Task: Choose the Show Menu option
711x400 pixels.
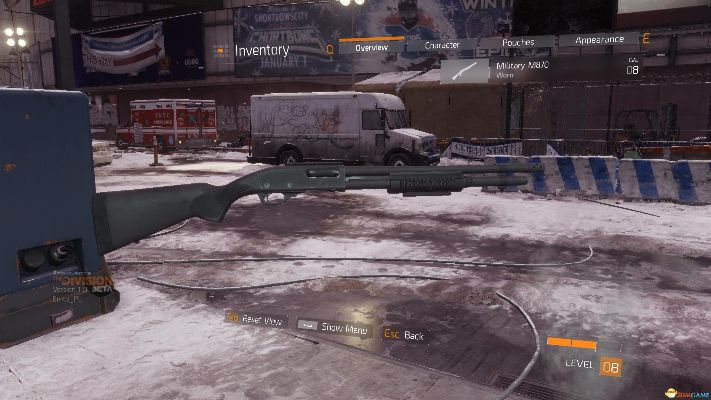Action: [x=334, y=327]
